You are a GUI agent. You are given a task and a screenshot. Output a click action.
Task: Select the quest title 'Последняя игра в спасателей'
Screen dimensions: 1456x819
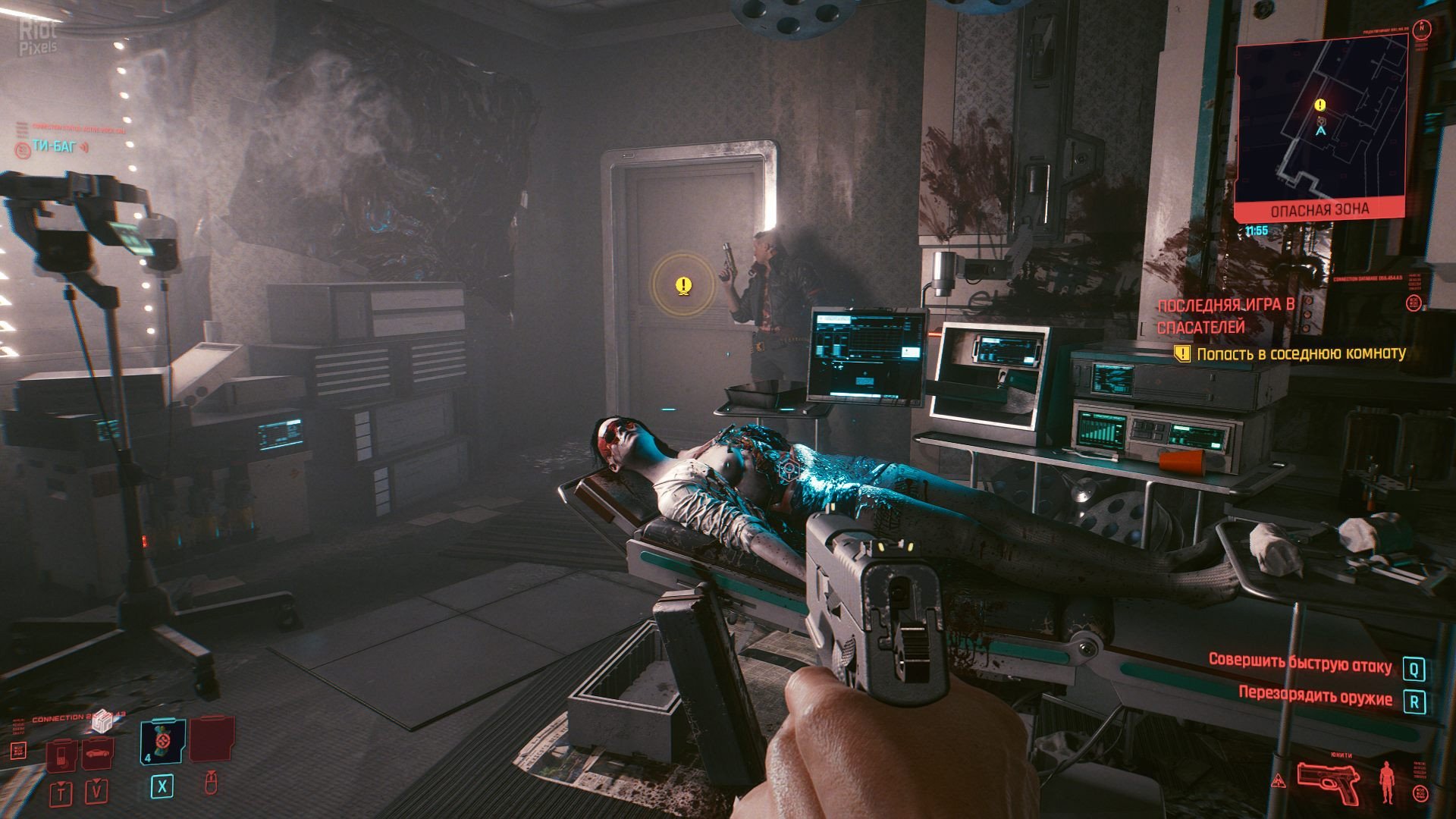coord(1225,315)
